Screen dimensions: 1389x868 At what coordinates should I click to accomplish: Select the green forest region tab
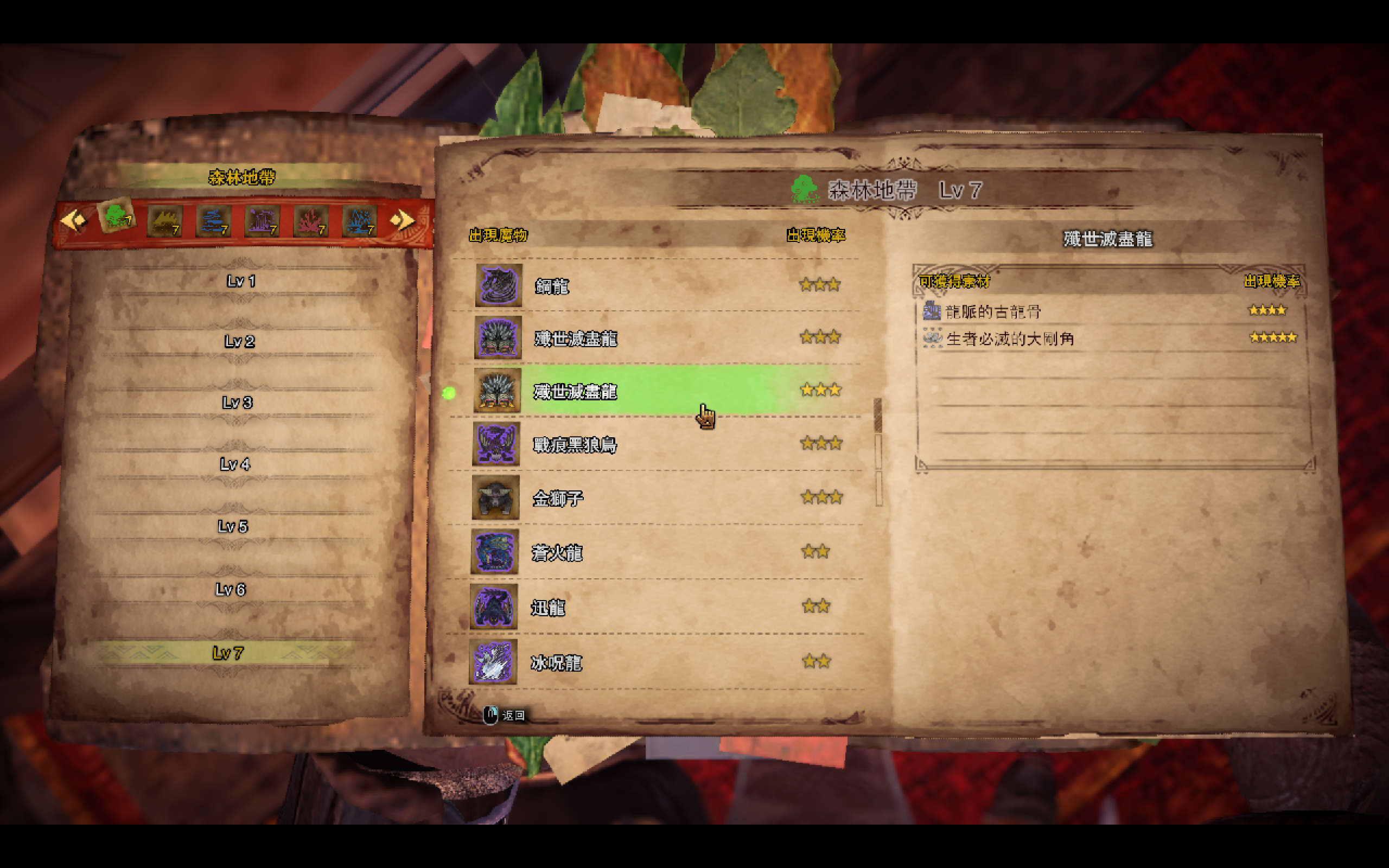click(117, 217)
